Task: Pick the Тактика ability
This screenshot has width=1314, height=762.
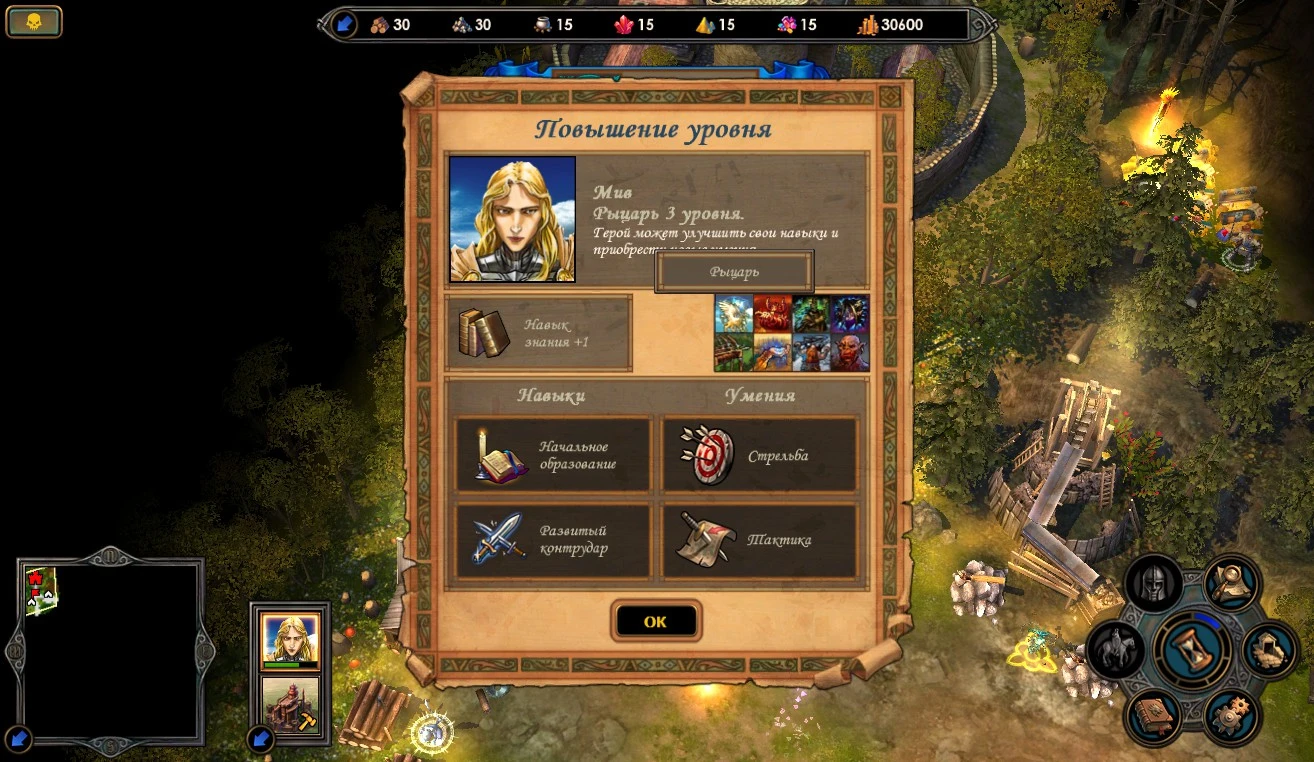Action: pyautogui.click(x=758, y=540)
